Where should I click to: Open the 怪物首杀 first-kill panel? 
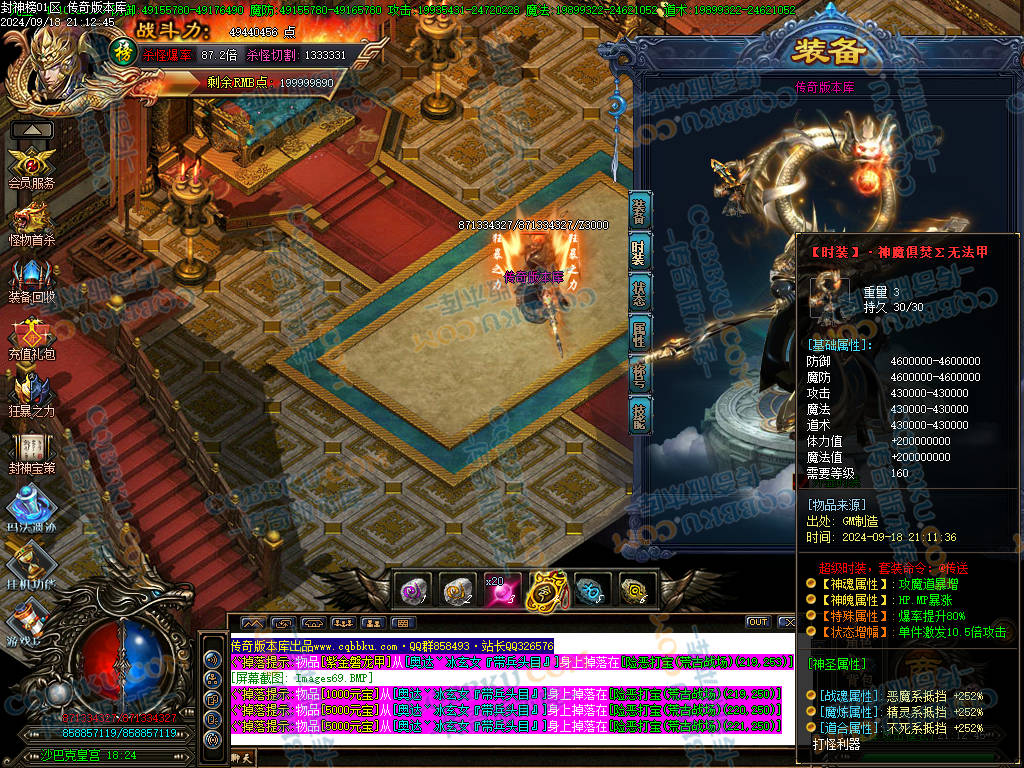[31, 221]
